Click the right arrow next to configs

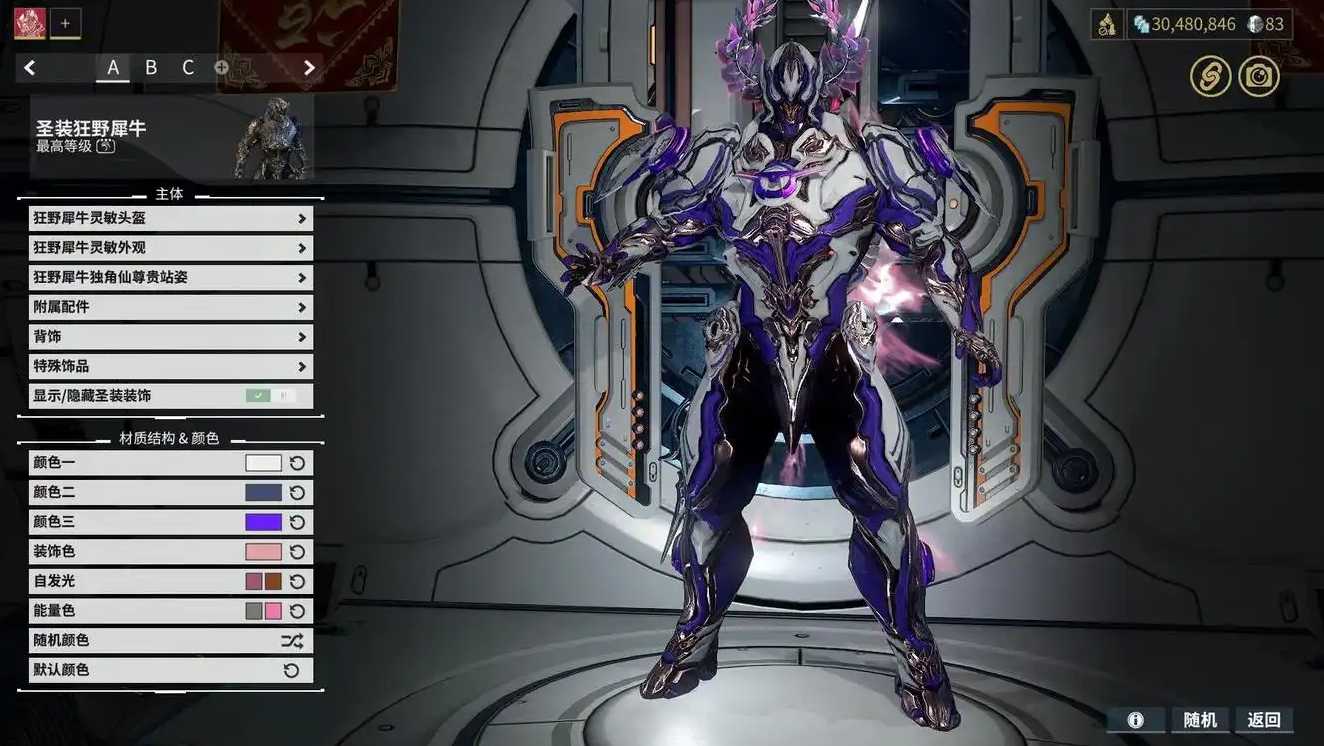[x=309, y=68]
